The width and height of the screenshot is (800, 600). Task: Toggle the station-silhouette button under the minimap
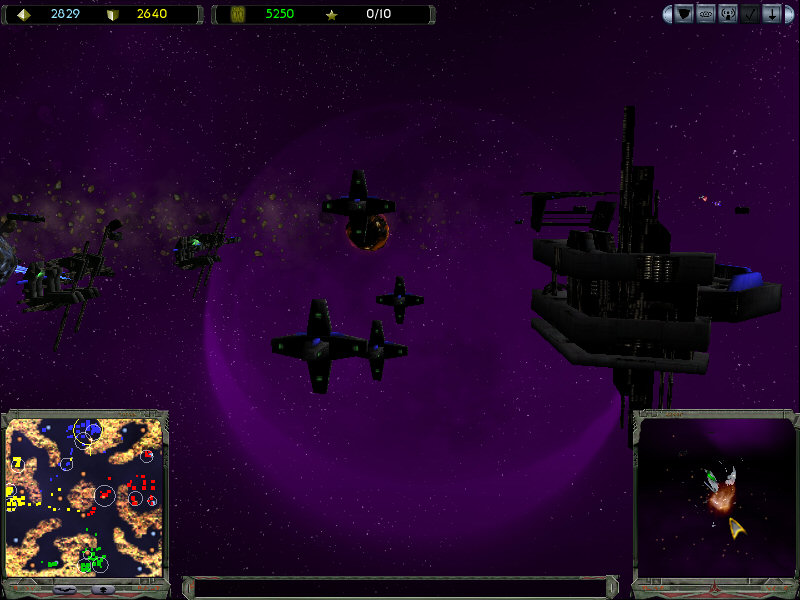click(103, 590)
